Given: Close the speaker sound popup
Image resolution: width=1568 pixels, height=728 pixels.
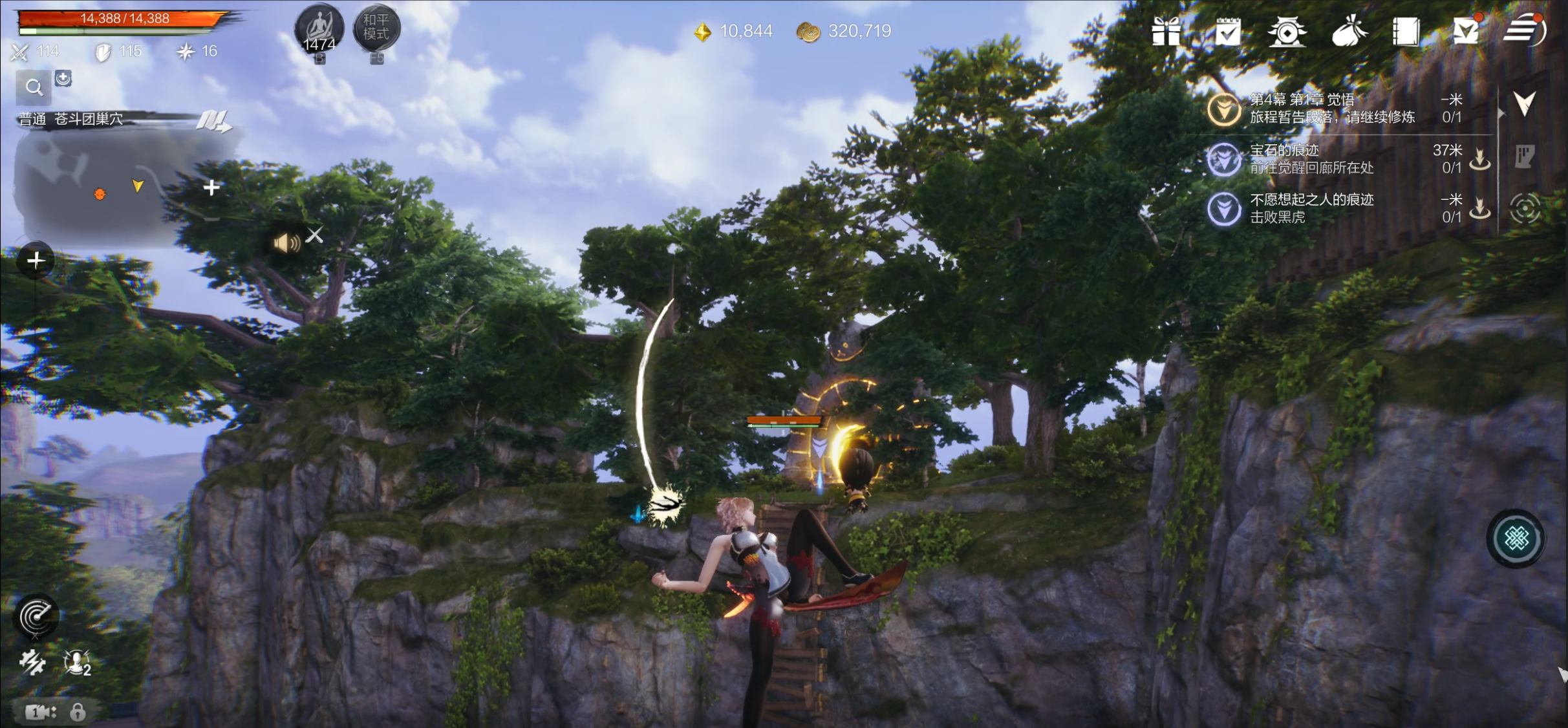Looking at the screenshot, I should (315, 235).
